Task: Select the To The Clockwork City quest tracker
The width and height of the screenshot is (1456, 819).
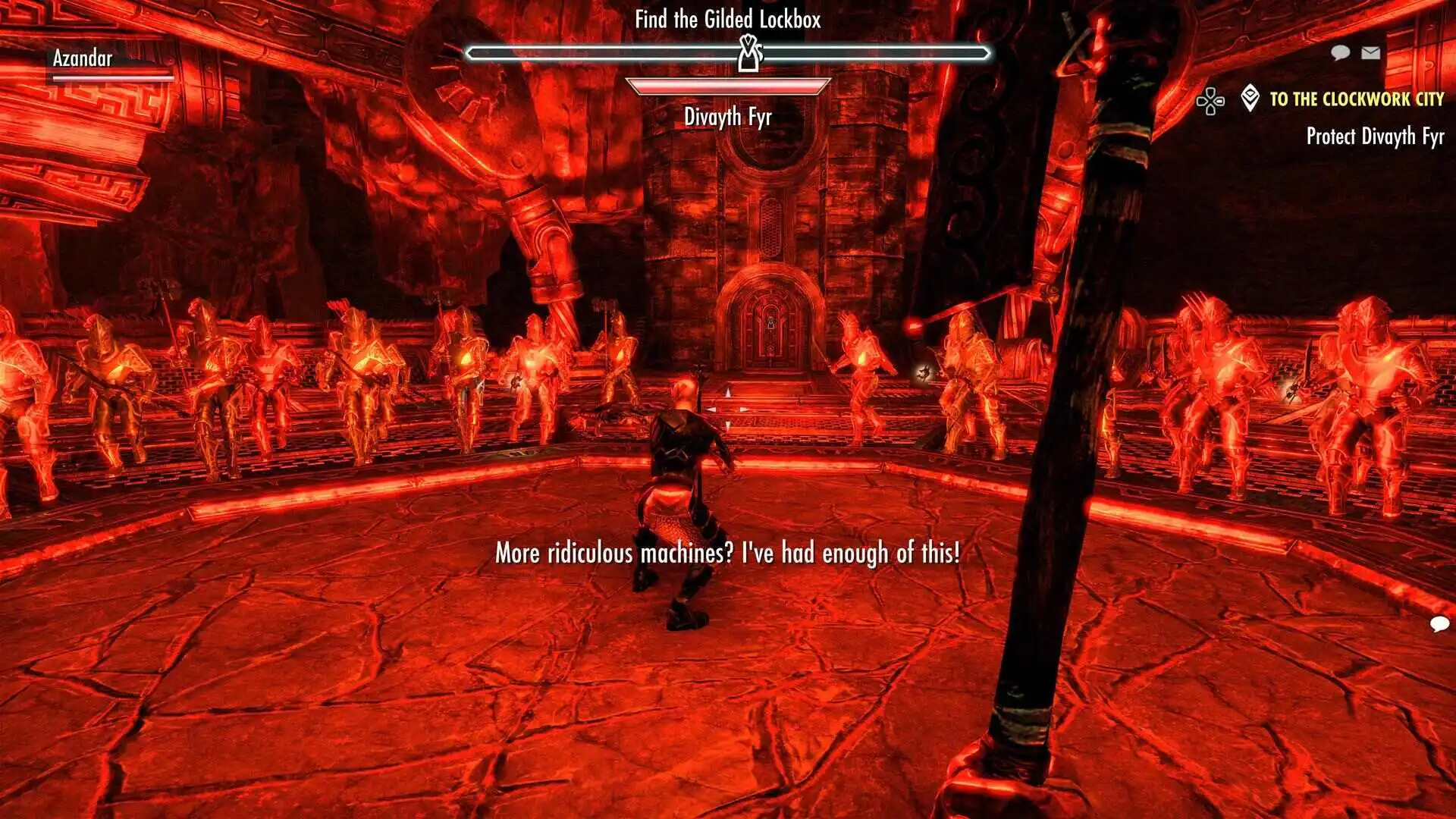Action: click(x=1356, y=99)
